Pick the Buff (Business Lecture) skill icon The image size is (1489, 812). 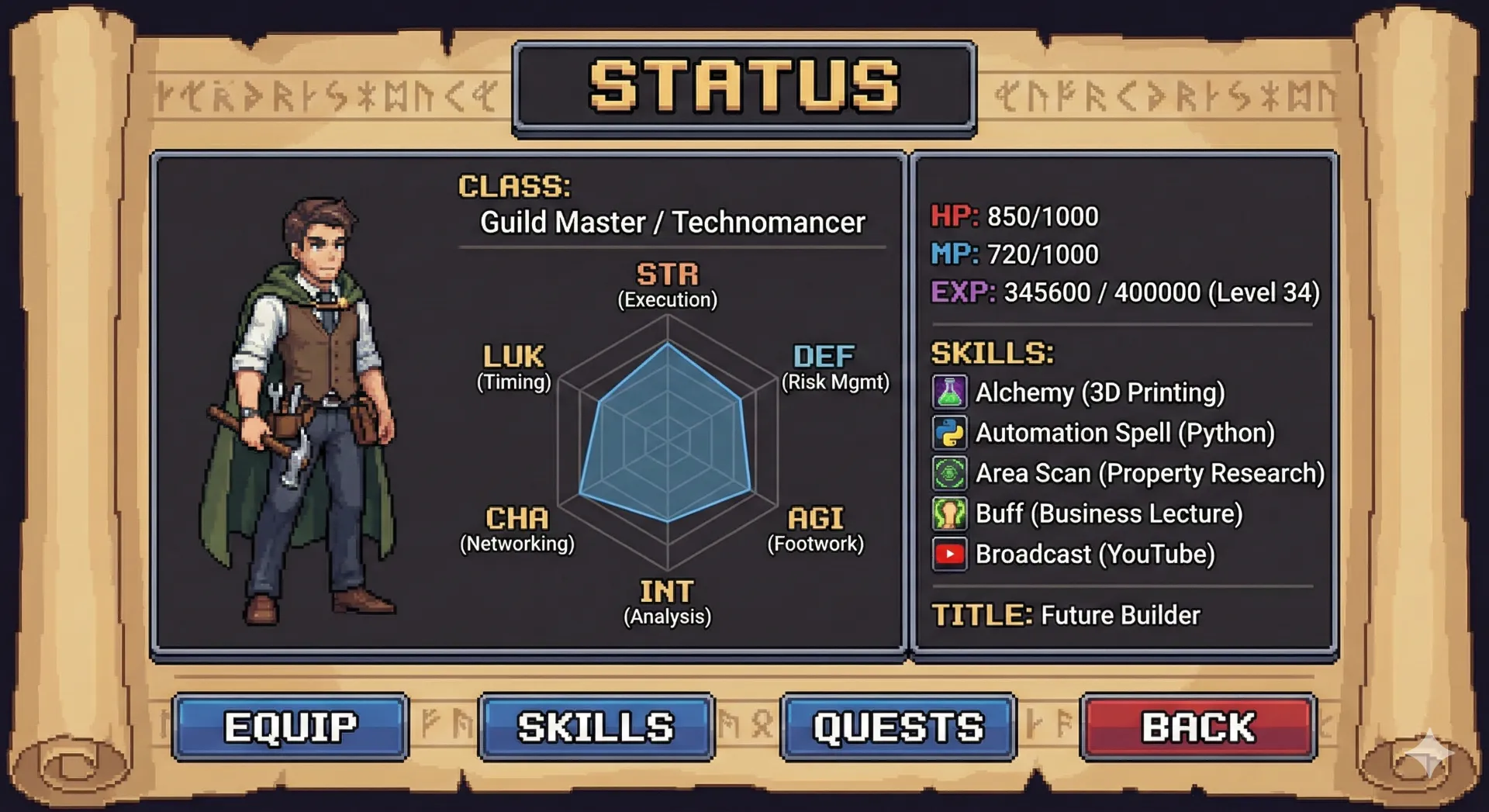click(x=949, y=513)
